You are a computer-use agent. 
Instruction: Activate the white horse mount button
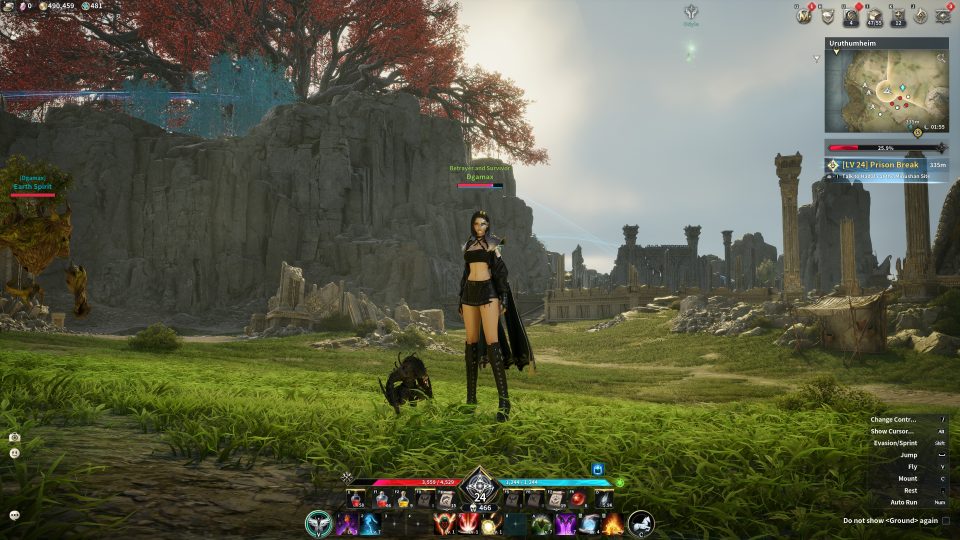click(641, 522)
